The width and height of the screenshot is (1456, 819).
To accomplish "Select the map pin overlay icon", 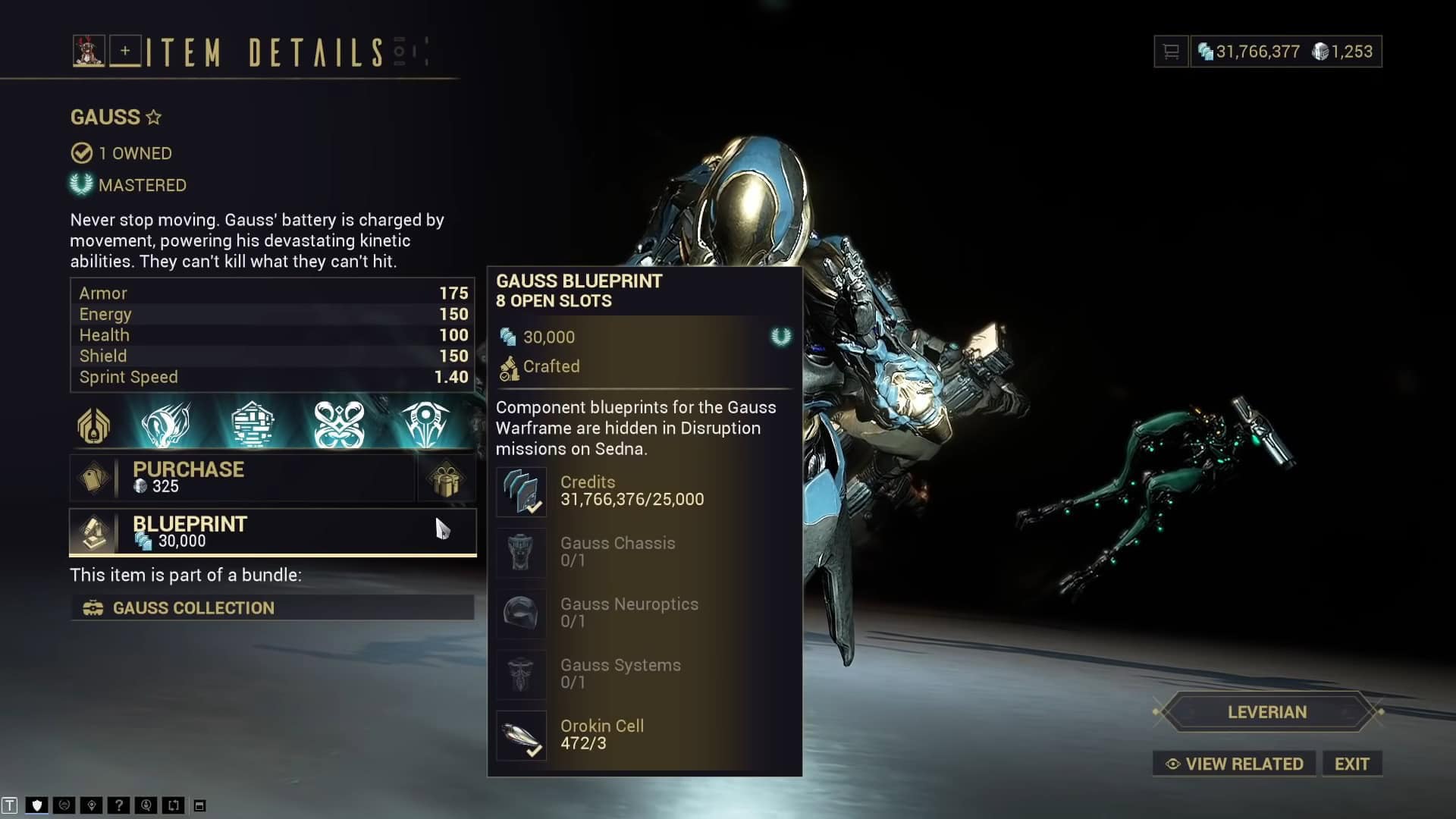I will pos(91,805).
